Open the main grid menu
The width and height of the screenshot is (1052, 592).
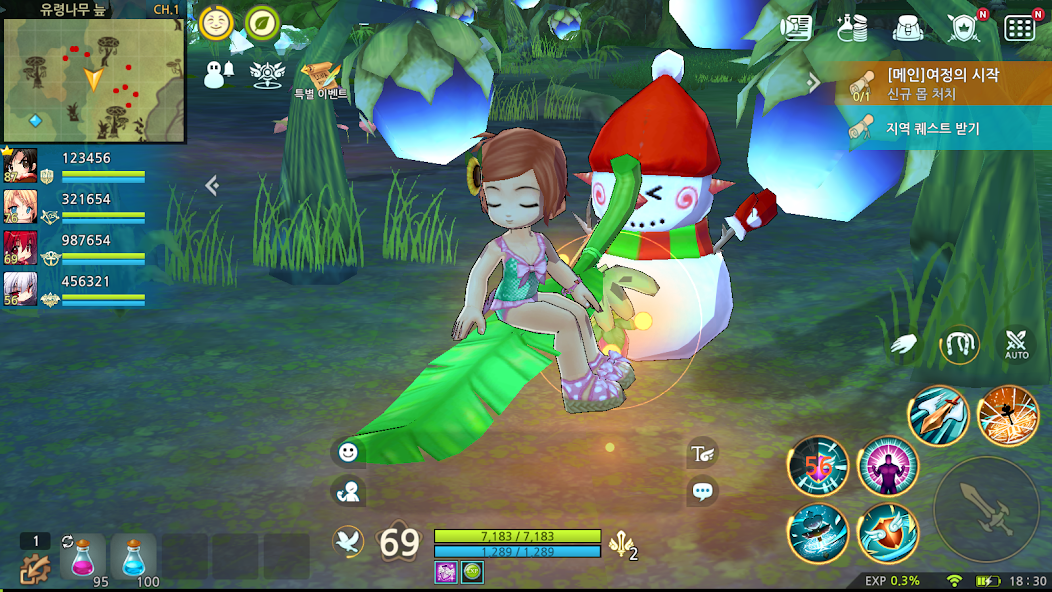pyautogui.click(x=1019, y=28)
